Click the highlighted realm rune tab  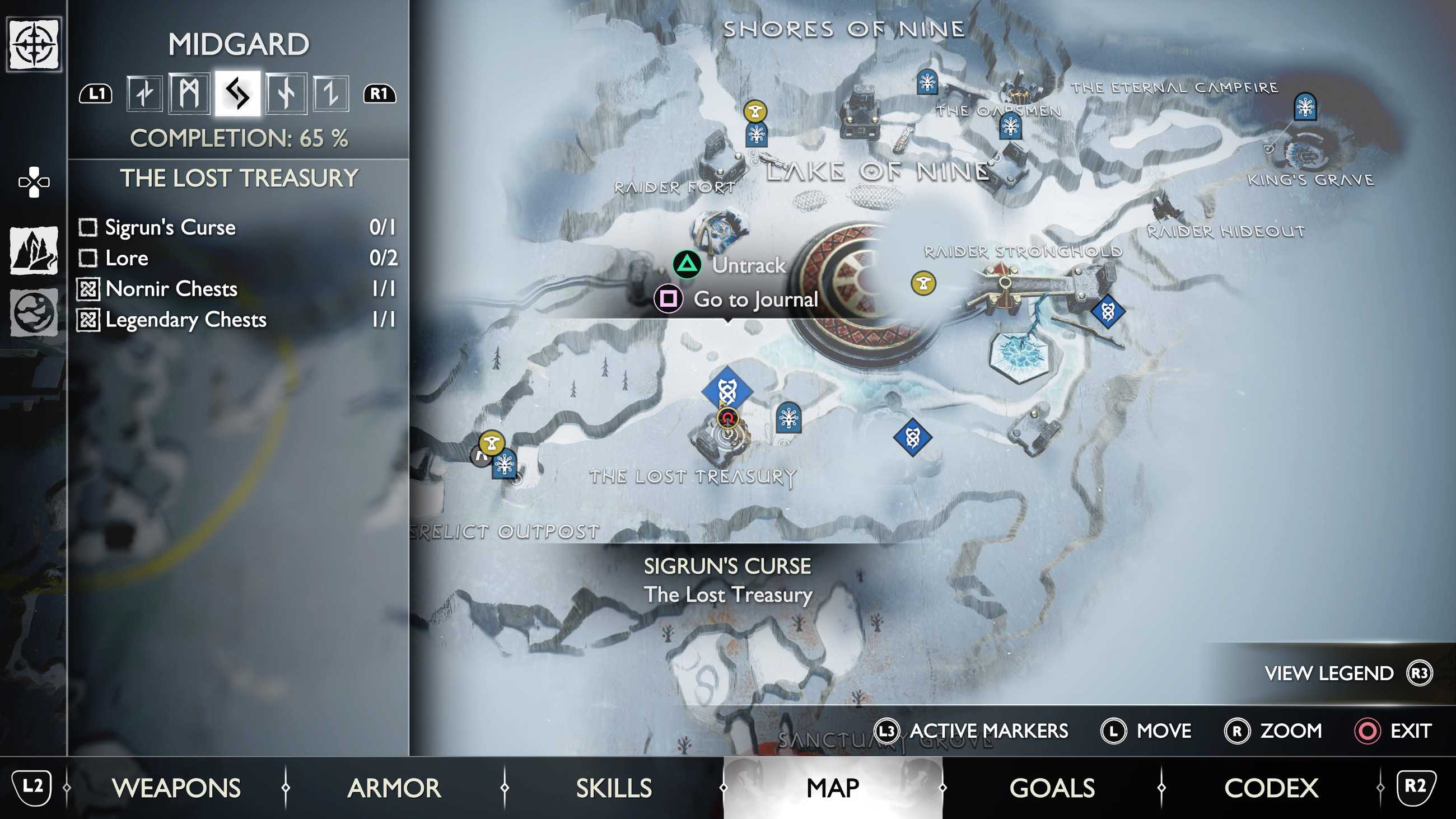pyautogui.click(x=237, y=94)
